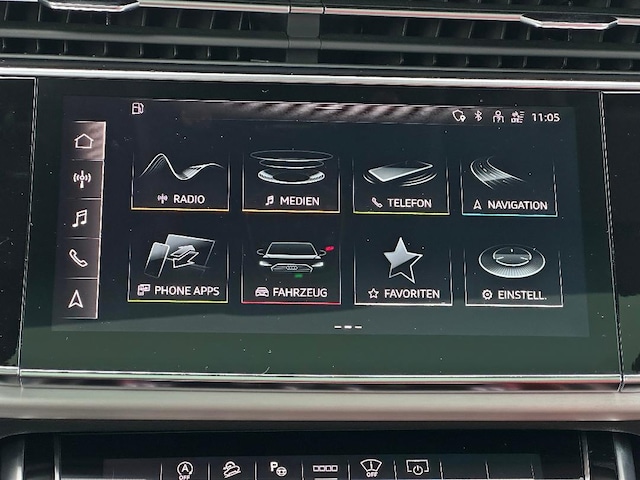The image size is (640, 480).
Task: Choose the FAHRZEUG vehicle tile
Action: [291, 270]
